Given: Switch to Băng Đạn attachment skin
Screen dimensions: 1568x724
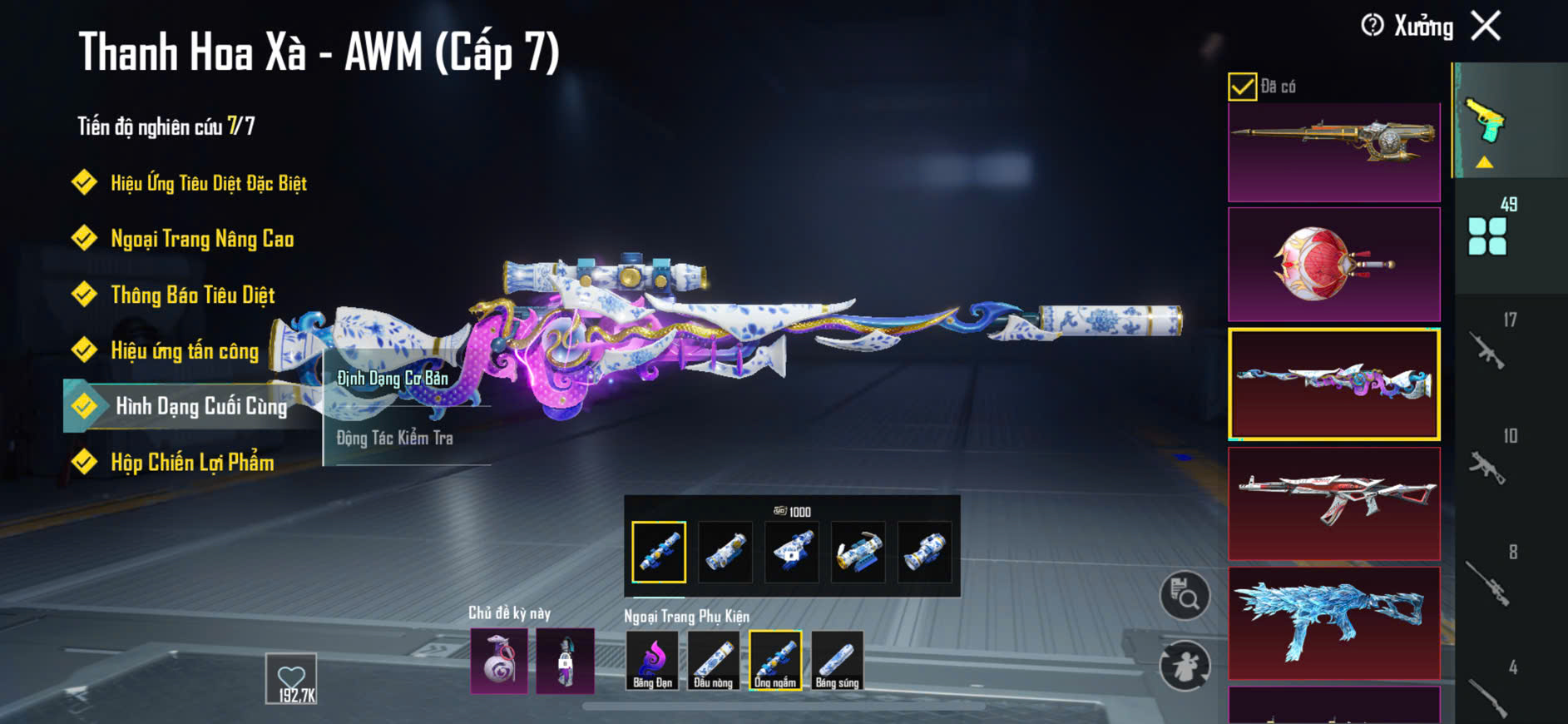Looking at the screenshot, I should coord(652,661).
